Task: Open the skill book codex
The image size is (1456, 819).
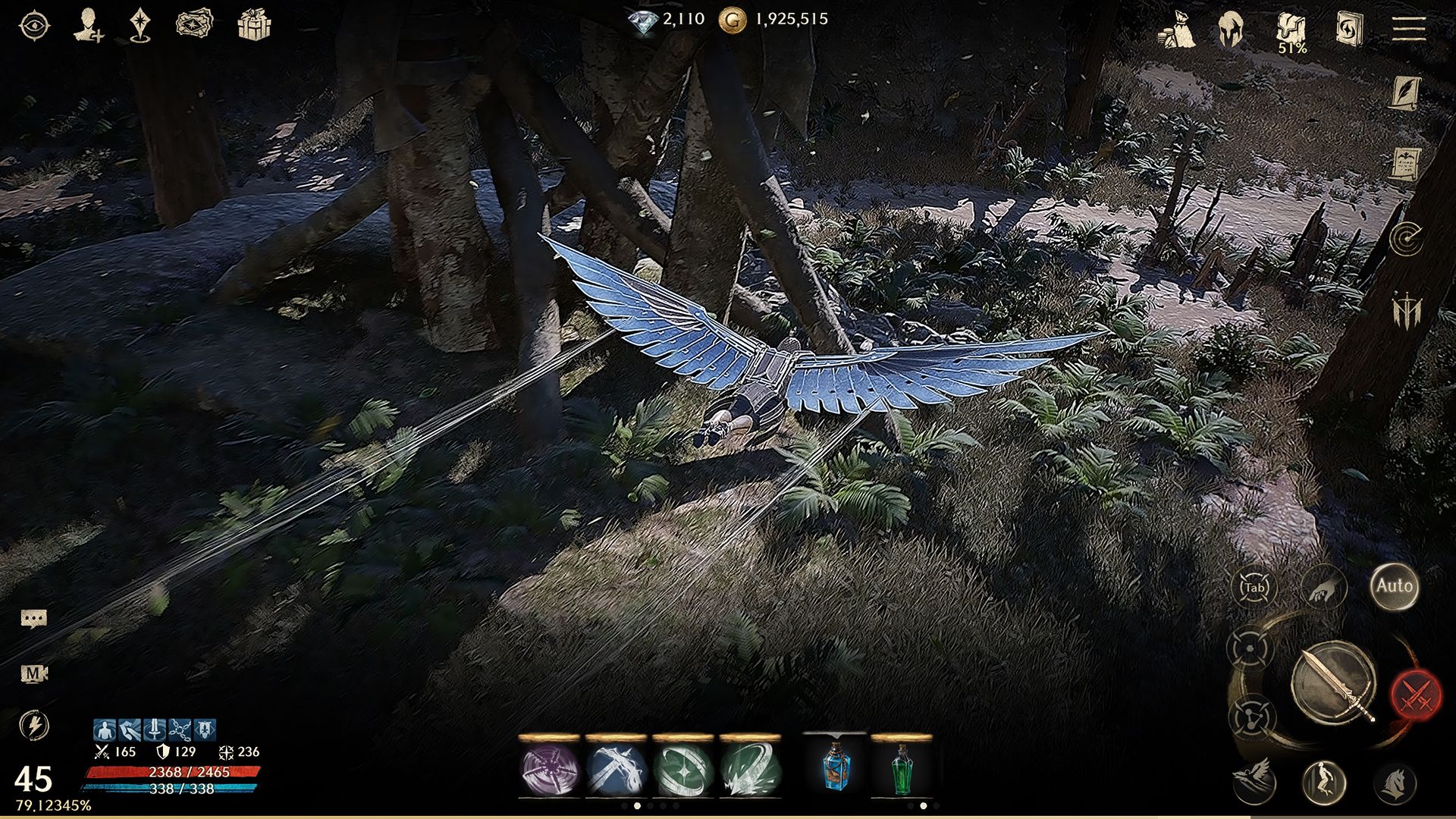Action: [1350, 29]
